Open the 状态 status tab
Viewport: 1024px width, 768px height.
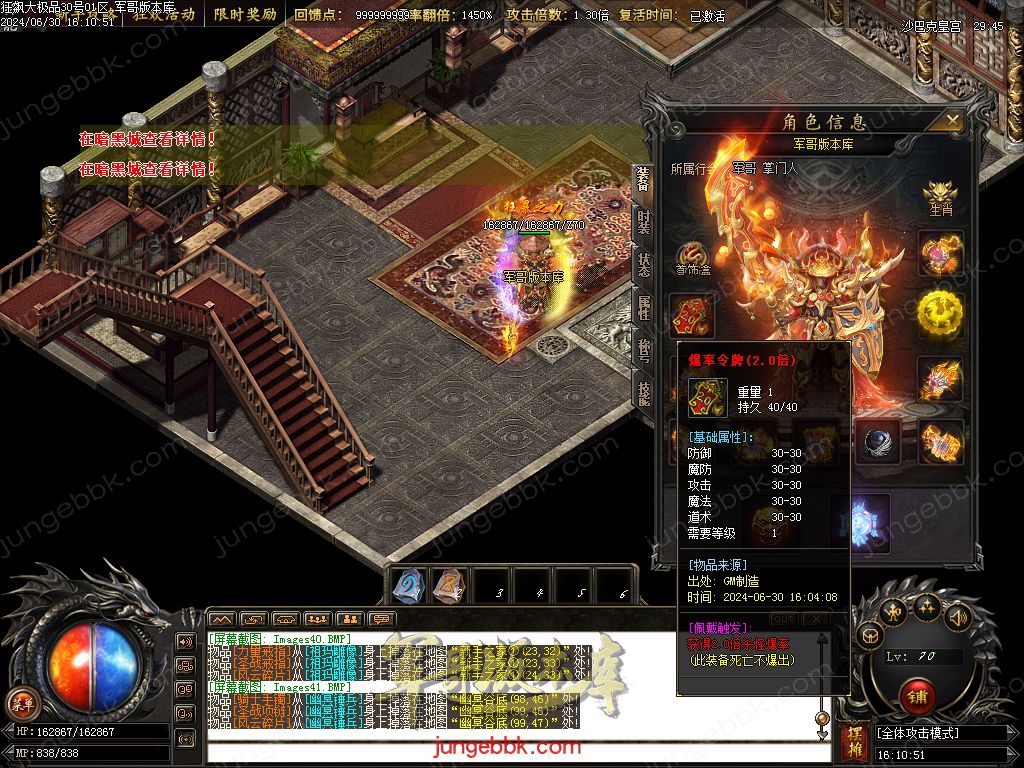coord(645,263)
